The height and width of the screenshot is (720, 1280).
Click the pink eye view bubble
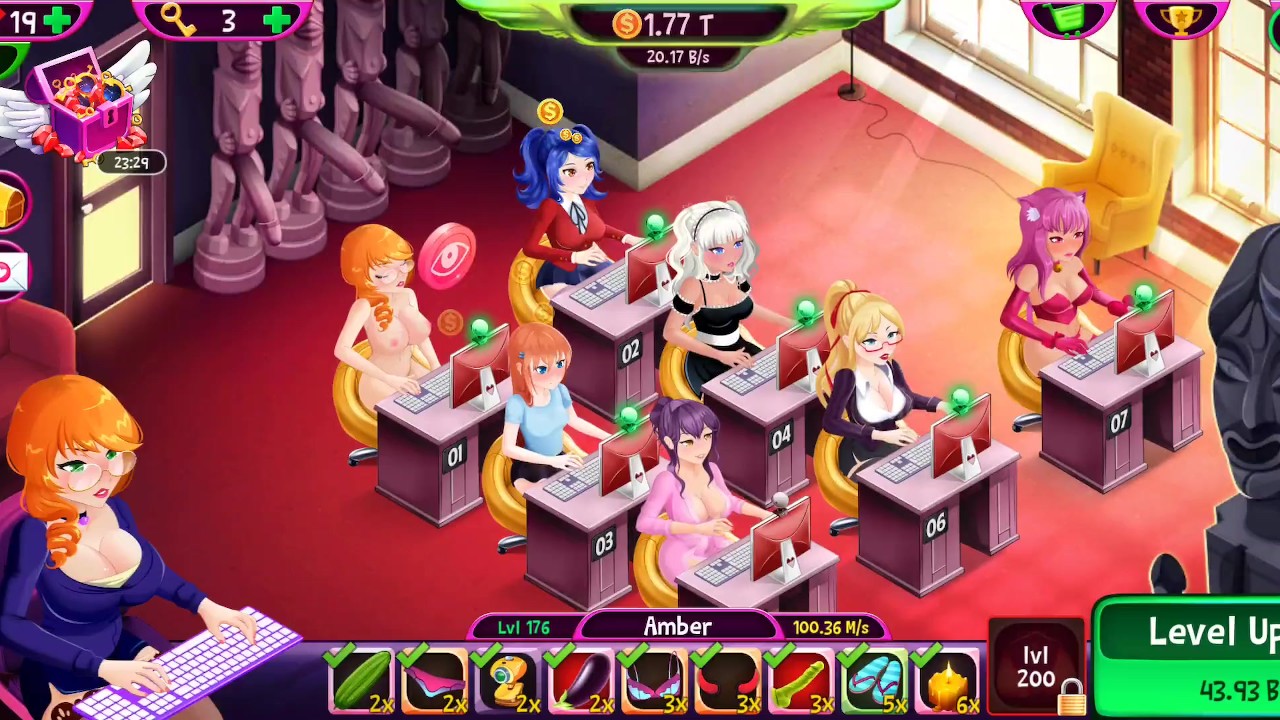[446, 255]
